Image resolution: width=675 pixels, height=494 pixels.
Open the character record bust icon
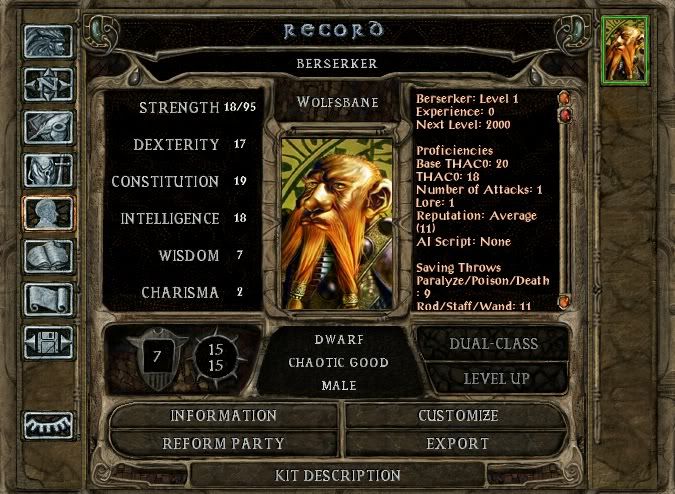(48, 214)
